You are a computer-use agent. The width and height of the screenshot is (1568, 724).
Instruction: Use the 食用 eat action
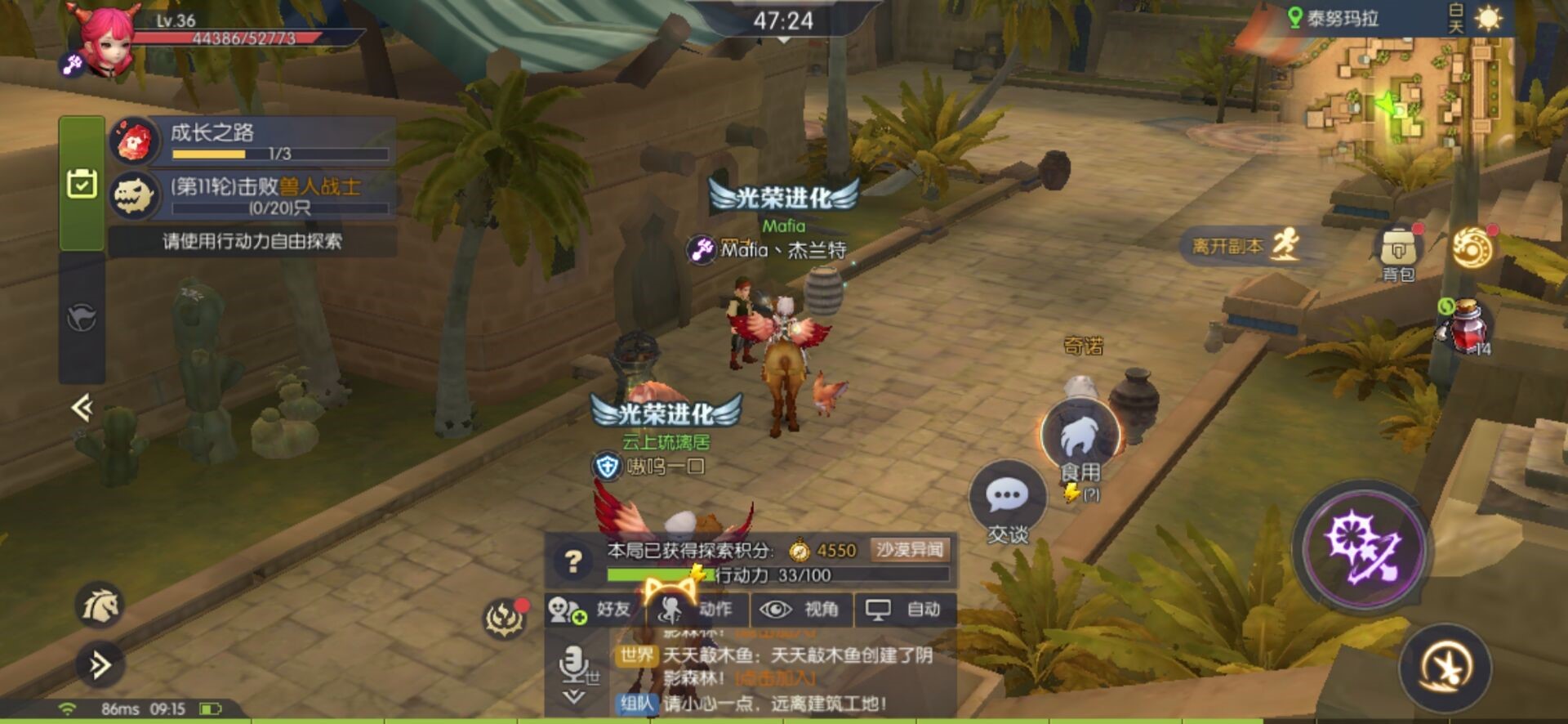tap(1080, 441)
